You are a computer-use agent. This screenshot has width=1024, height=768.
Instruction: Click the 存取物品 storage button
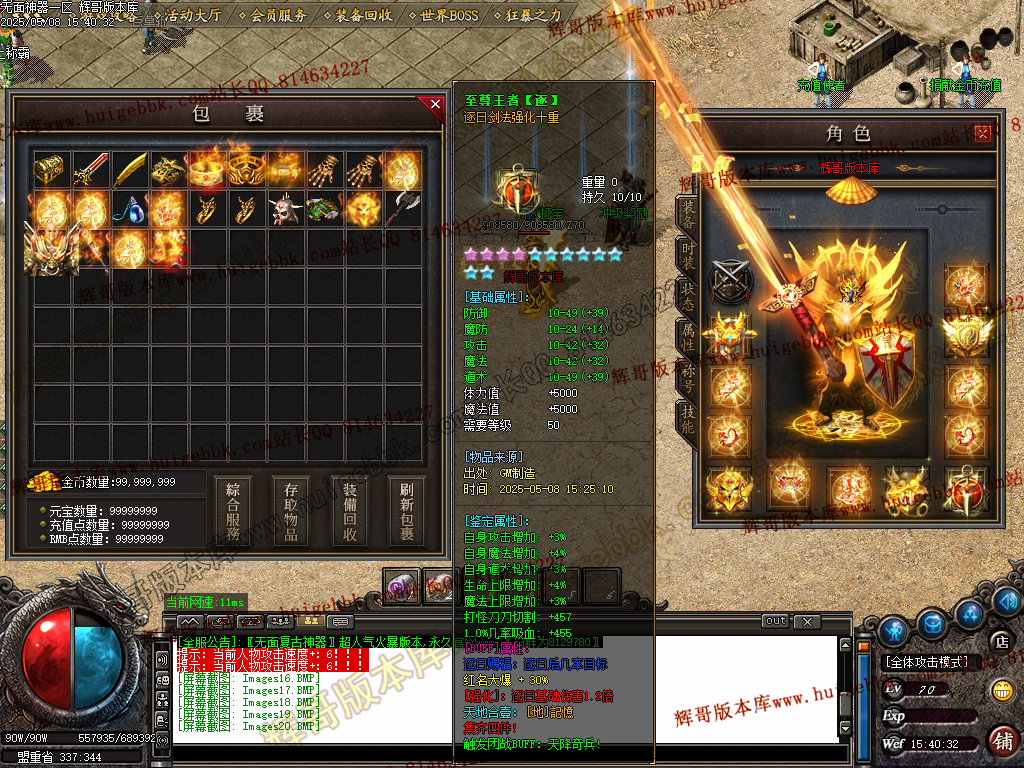tap(291, 511)
